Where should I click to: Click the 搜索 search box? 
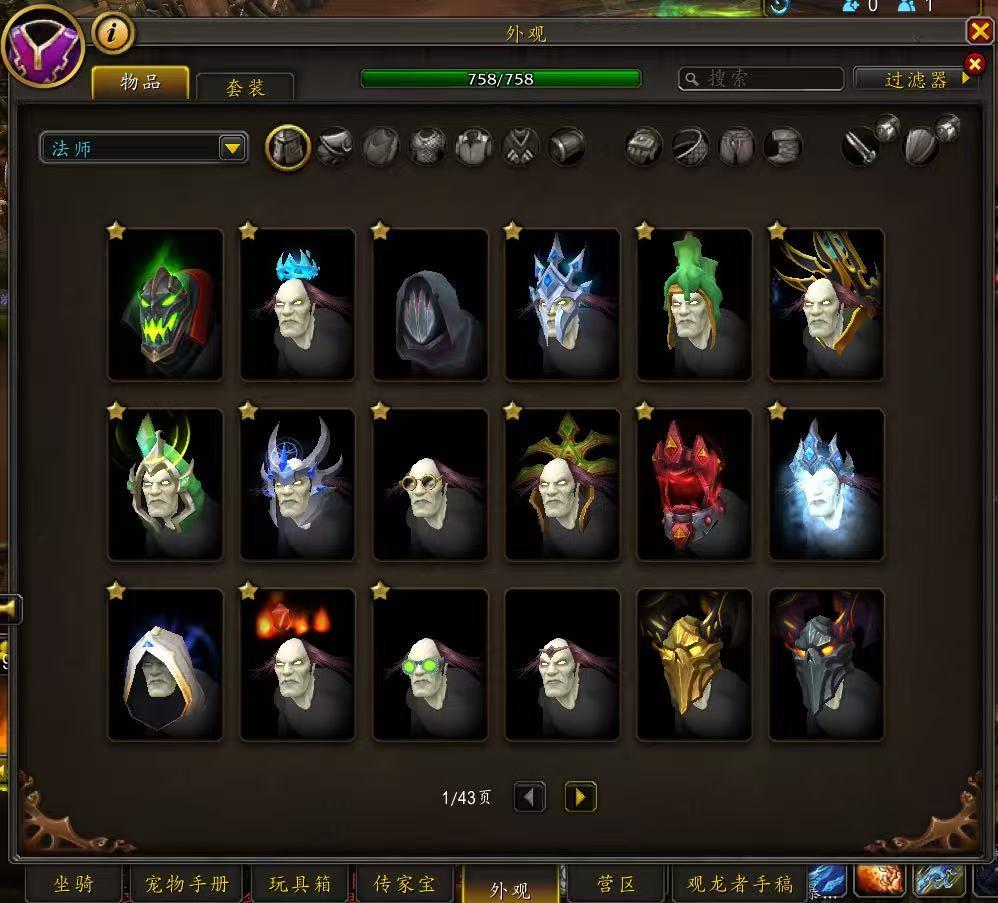762,79
